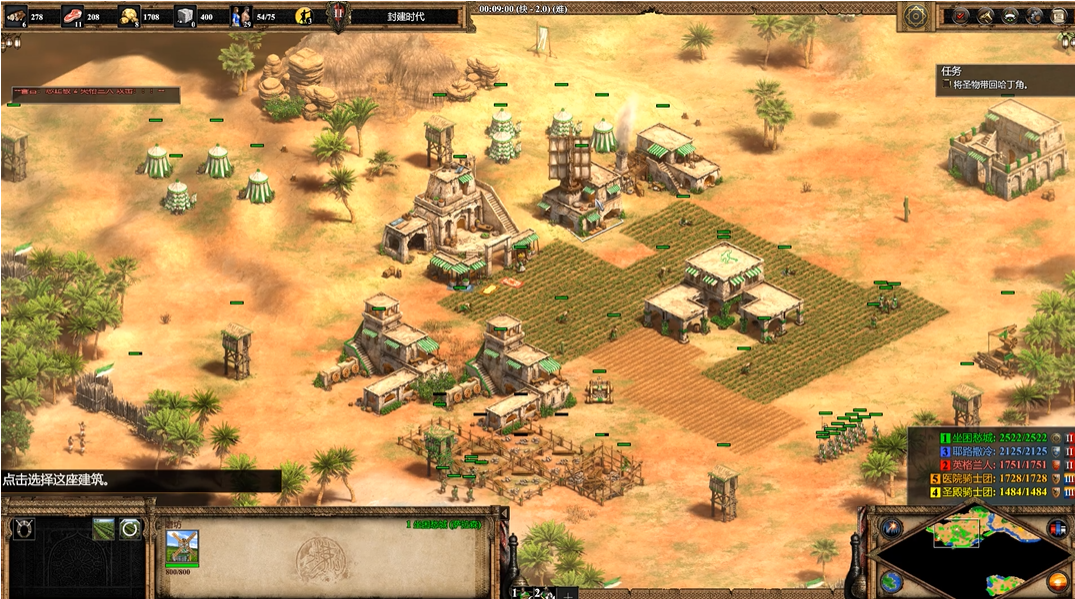Image resolution: width=1075 pixels, height=599 pixels.
Task: Open the scroll menu button
Action: 1057,16
